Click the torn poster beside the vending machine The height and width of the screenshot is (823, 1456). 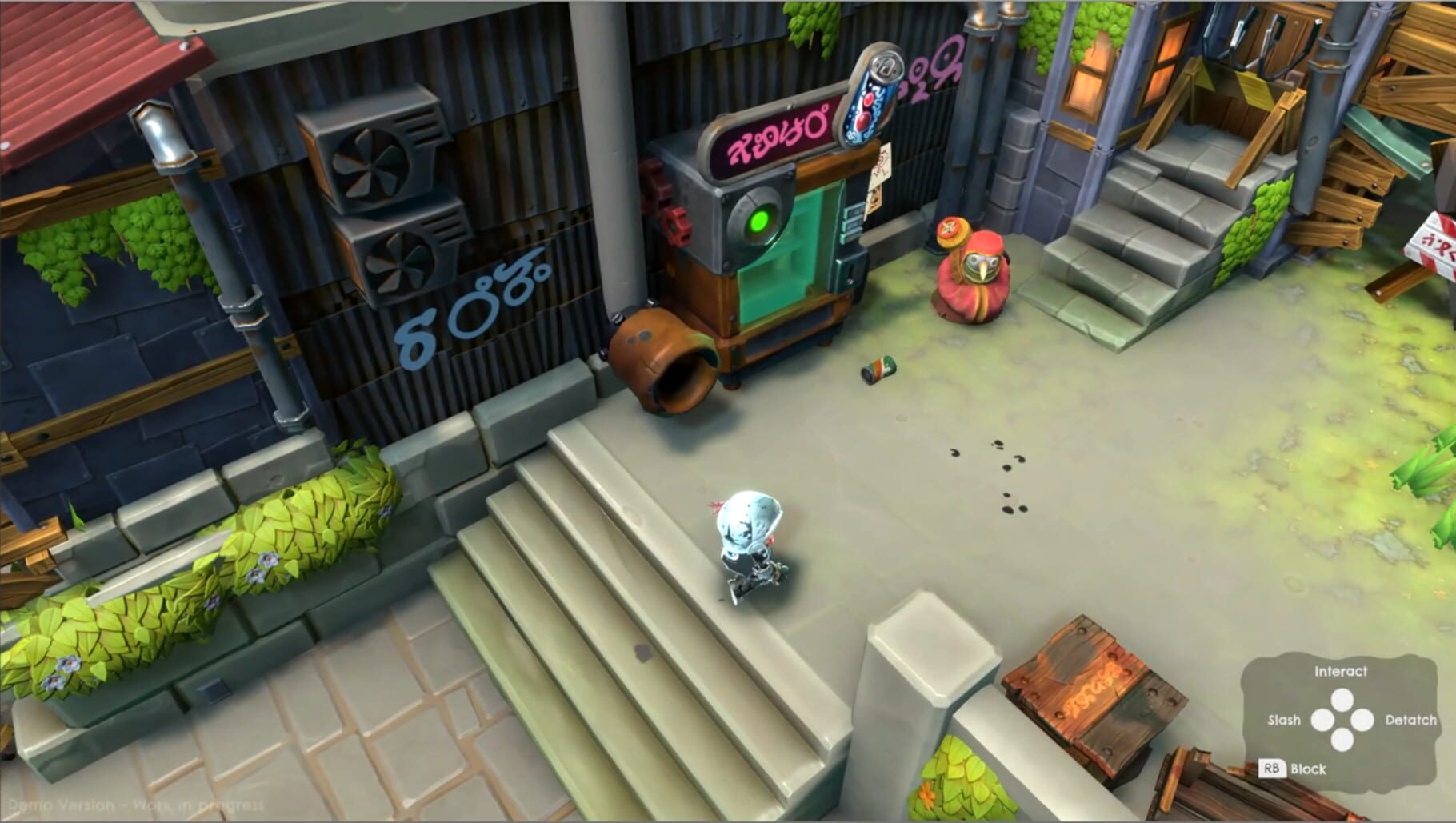(878, 178)
